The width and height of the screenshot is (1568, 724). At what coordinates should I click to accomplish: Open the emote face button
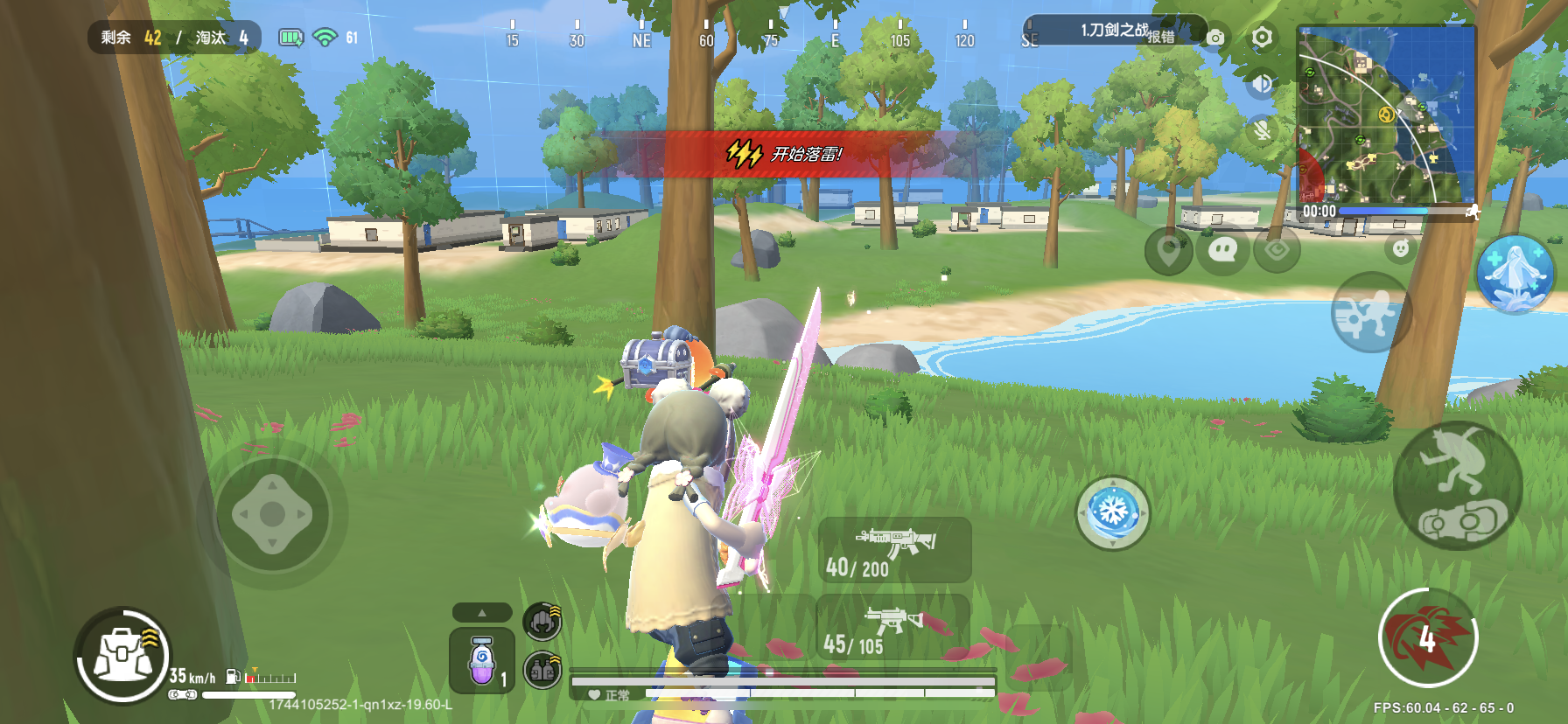coord(1401,248)
